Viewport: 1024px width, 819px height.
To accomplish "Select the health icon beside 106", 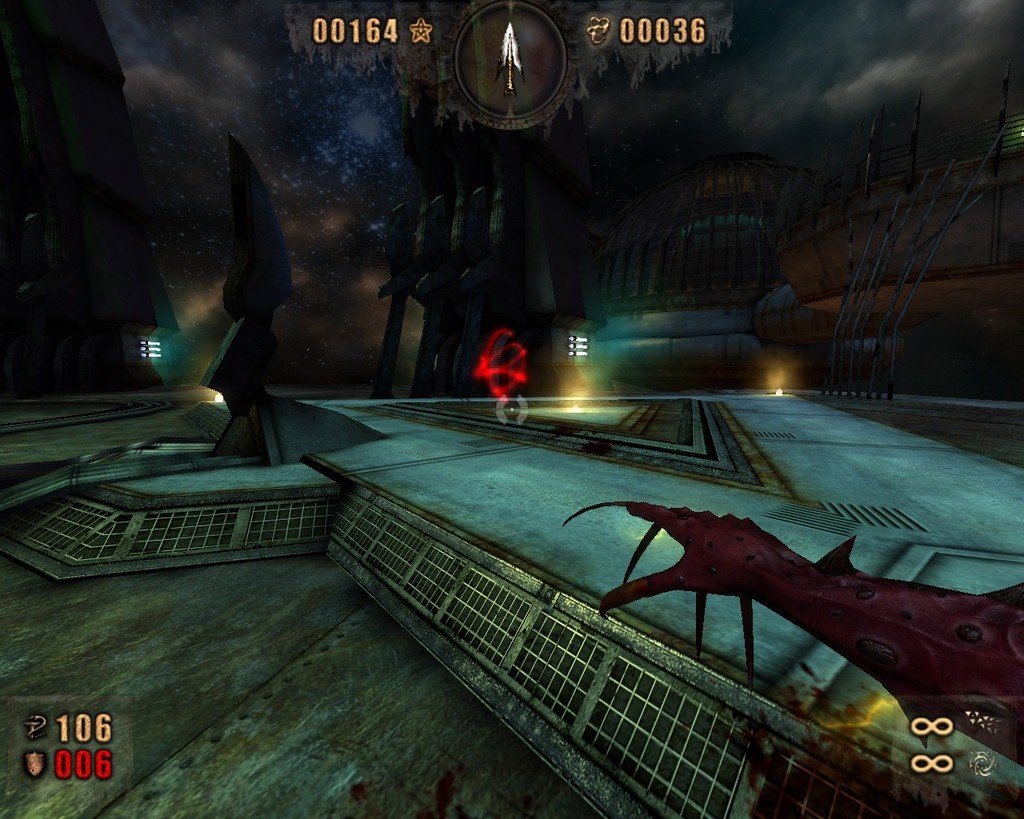I will point(34,728).
